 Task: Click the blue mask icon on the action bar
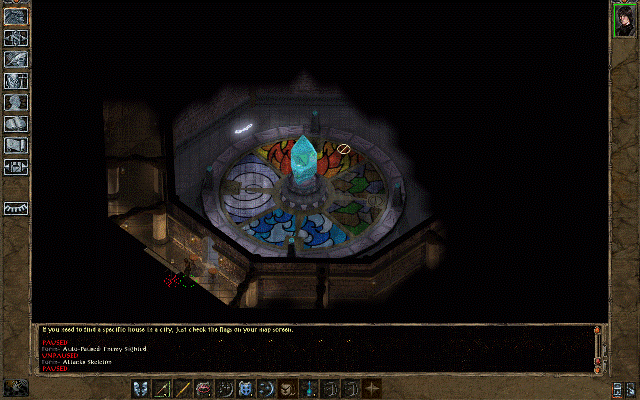(141, 388)
